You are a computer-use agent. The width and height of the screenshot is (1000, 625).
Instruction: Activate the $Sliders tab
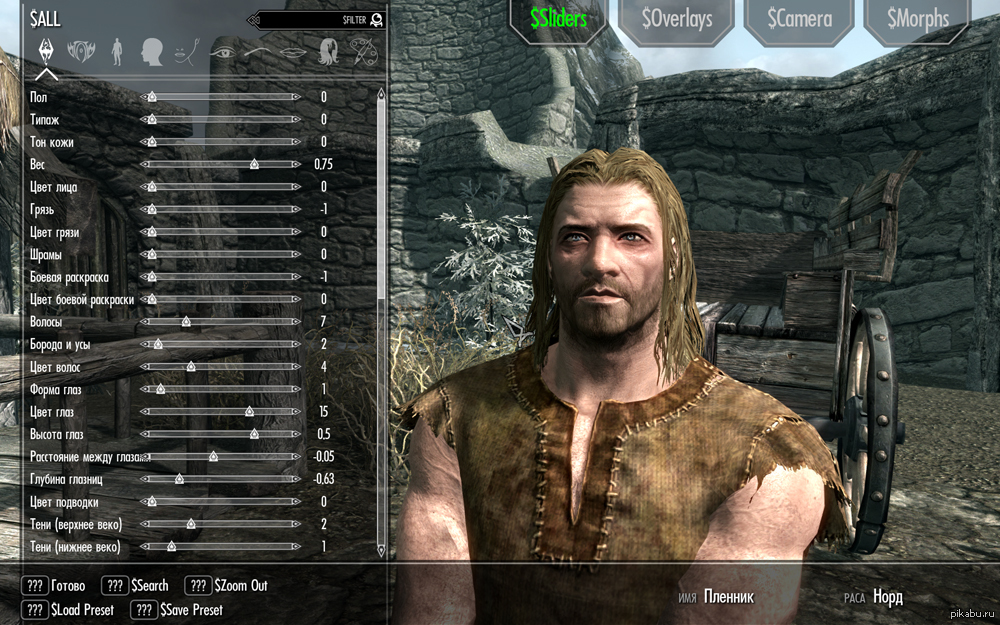point(558,19)
